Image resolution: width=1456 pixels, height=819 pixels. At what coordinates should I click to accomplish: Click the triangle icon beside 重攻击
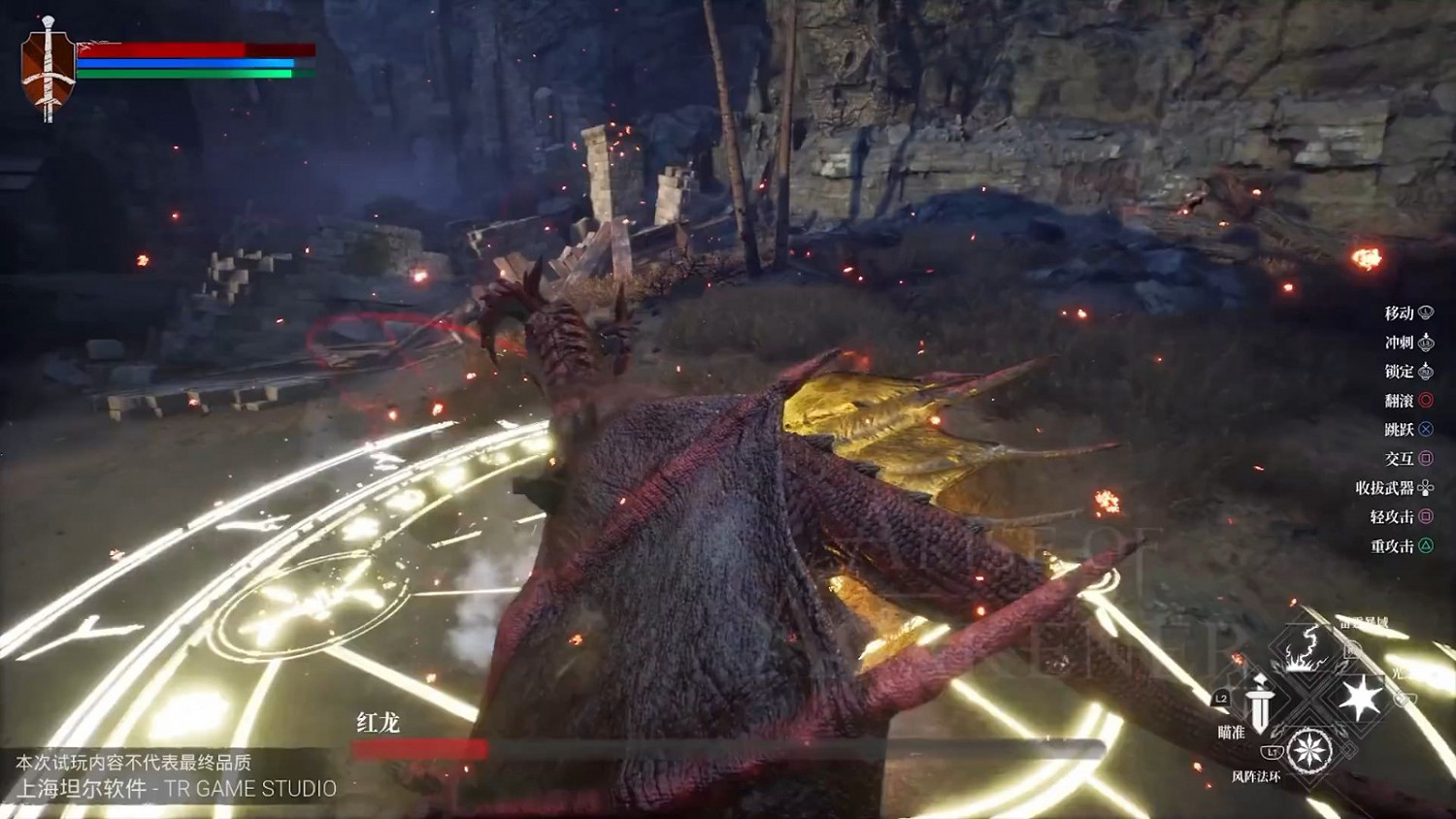click(x=1426, y=543)
